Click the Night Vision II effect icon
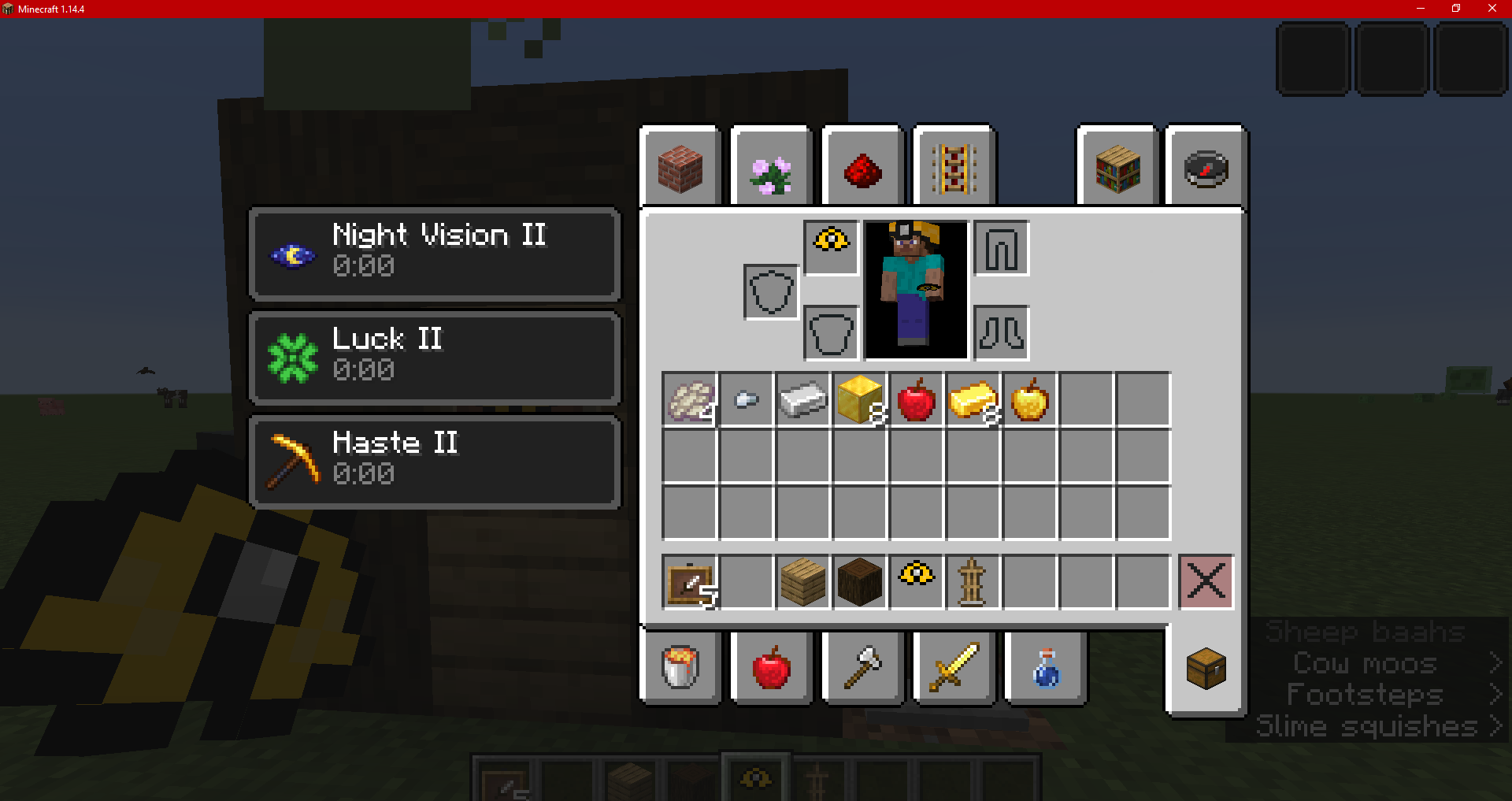Image resolution: width=1512 pixels, height=801 pixels. click(x=292, y=254)
